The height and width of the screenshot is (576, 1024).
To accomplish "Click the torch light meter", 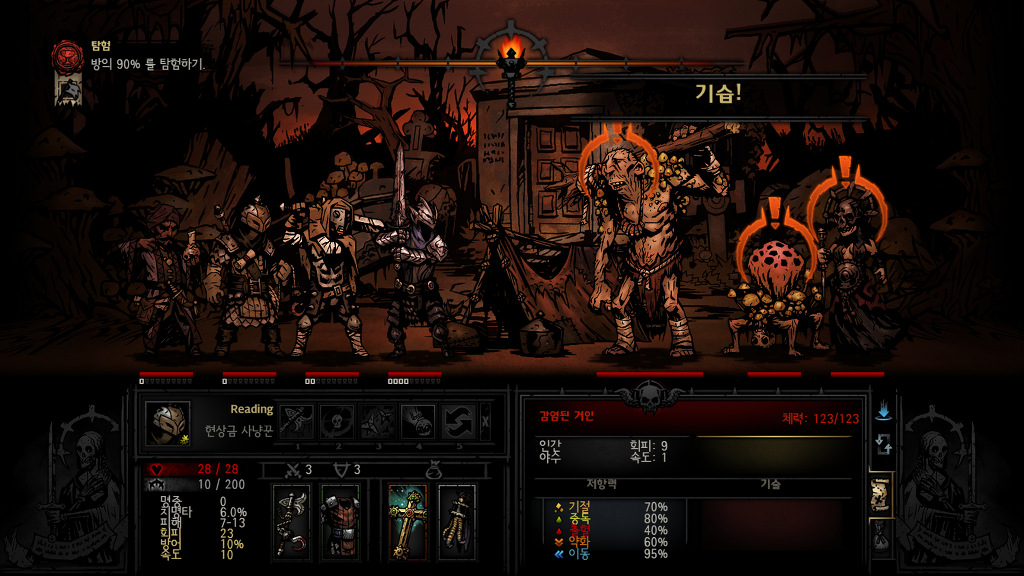I will 512,60.
